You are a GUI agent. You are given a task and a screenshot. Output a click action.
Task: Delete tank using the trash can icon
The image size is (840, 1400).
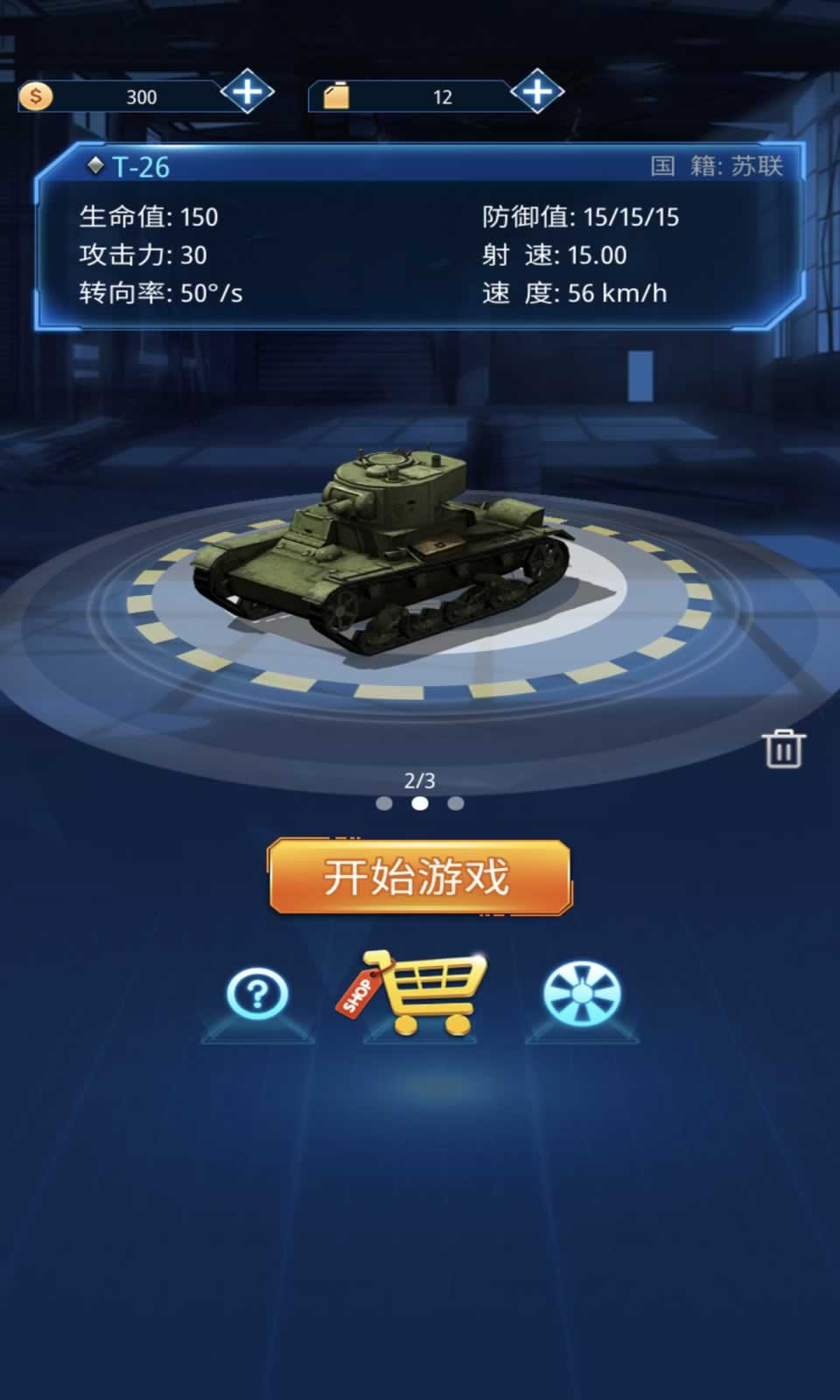click(783, 749)
